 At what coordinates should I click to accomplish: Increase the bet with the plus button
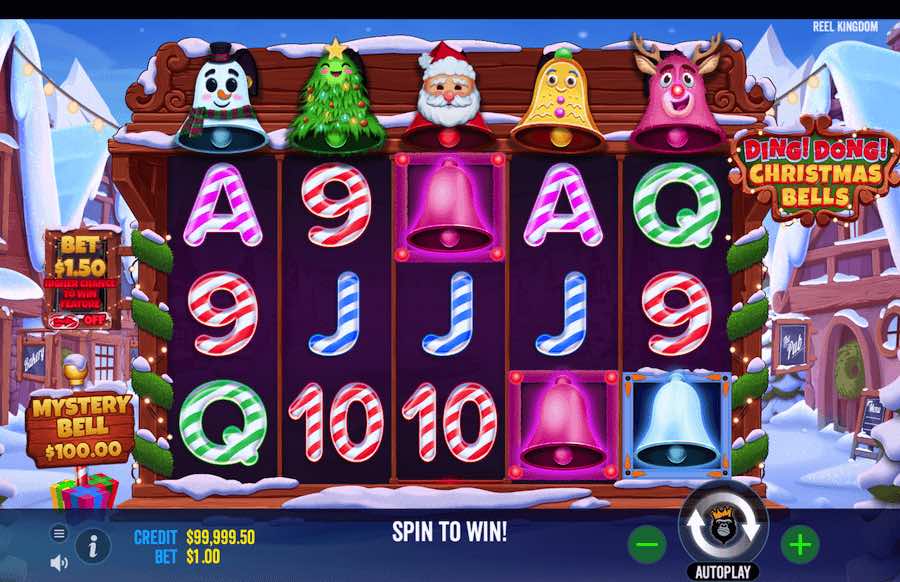point(800,545)
